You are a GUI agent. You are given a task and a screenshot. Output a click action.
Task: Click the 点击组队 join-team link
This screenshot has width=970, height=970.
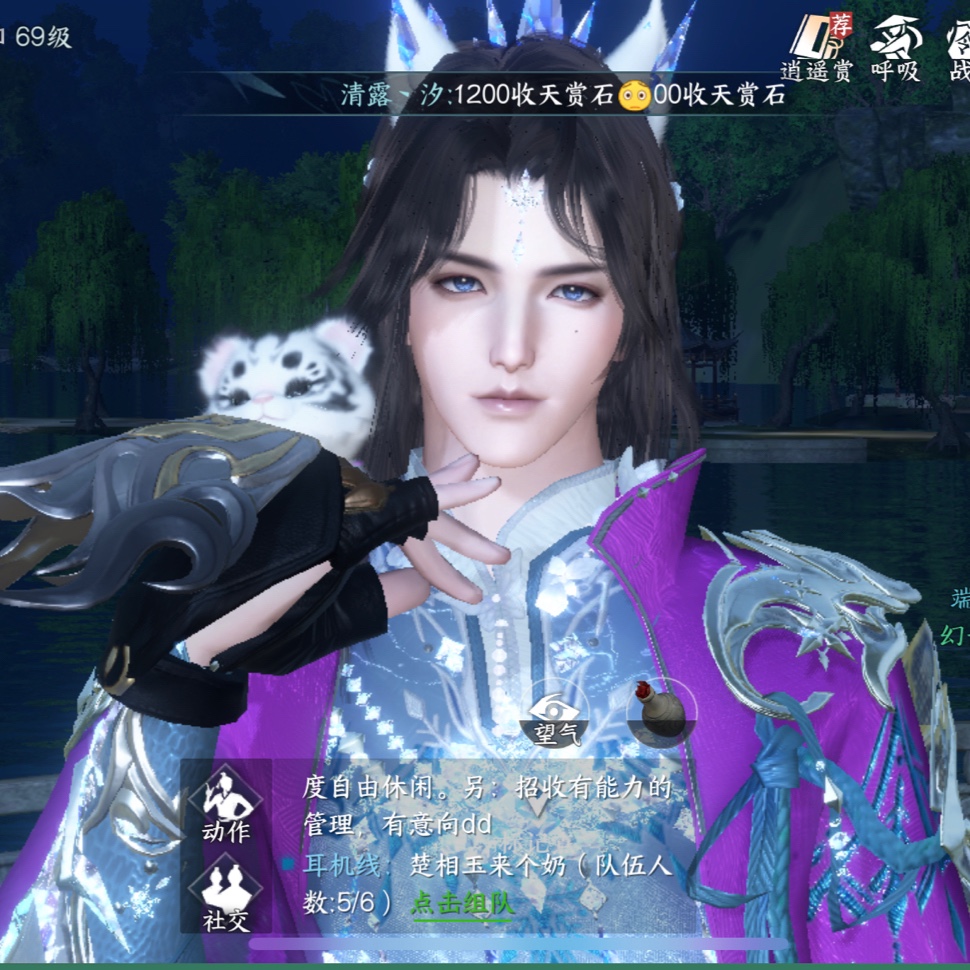[x=462, y=903]
